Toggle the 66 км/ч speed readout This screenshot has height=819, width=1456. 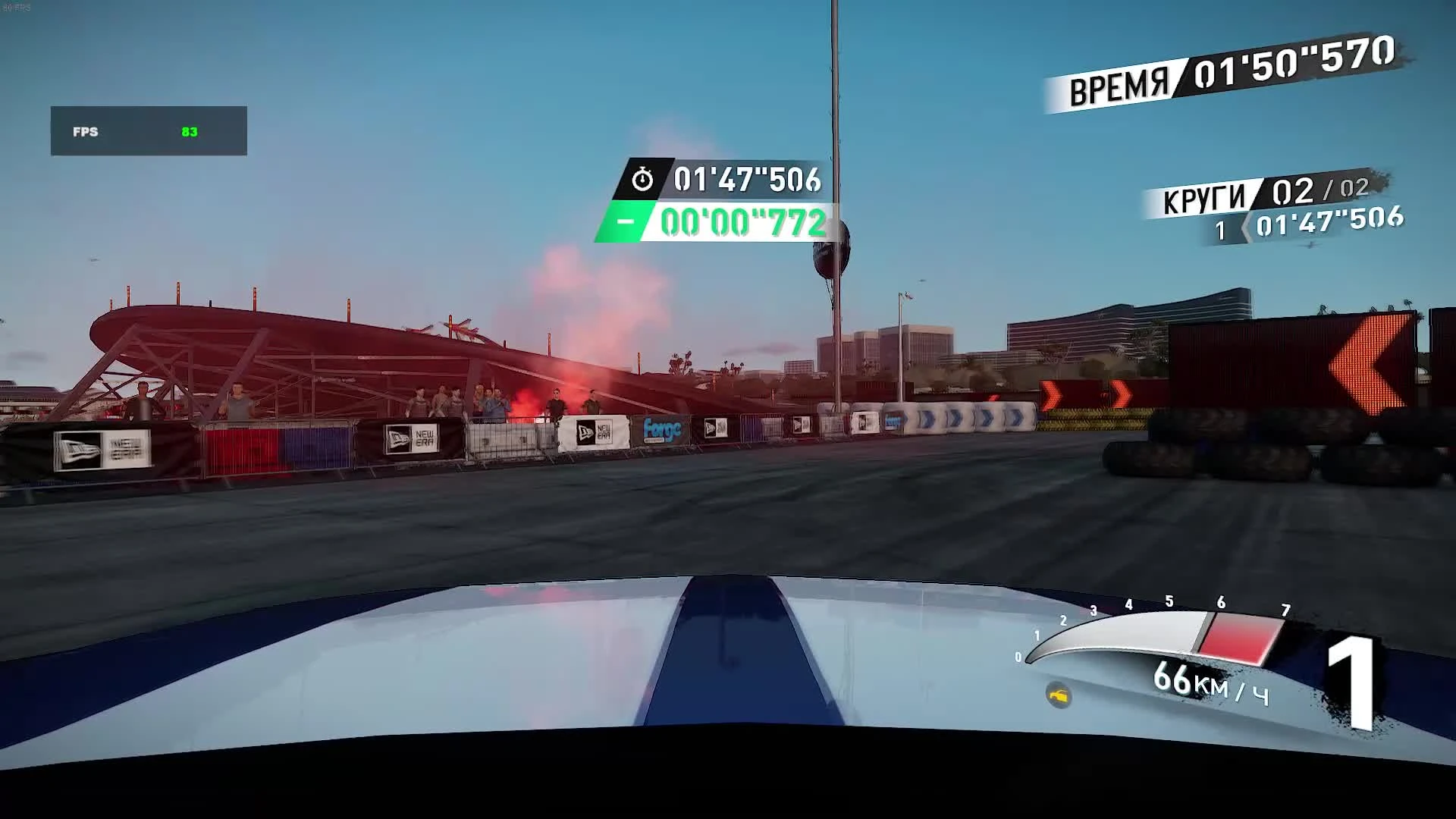(1198, 685)
